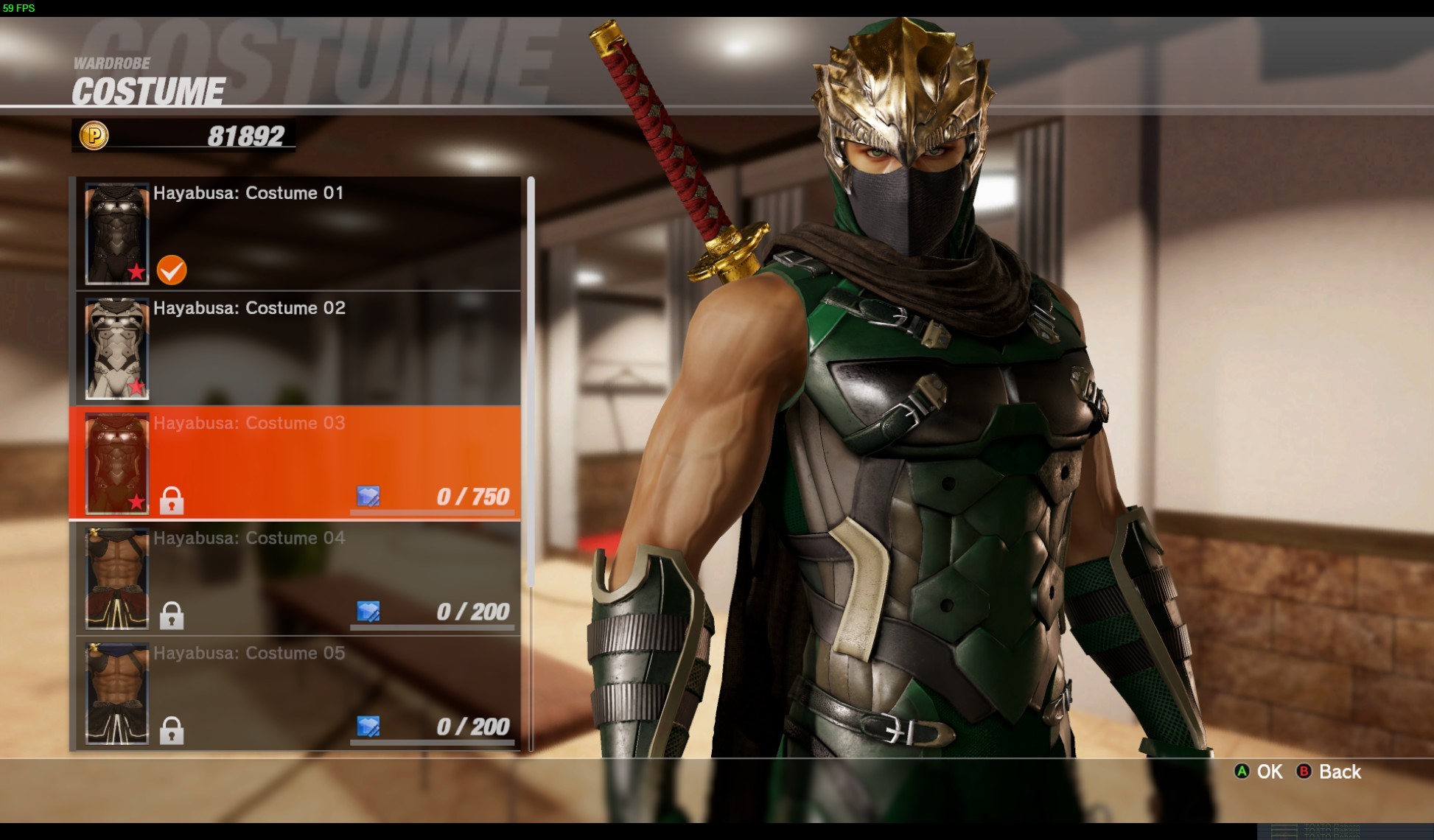Click the lock icon on Costume 05

click(173, 731)
